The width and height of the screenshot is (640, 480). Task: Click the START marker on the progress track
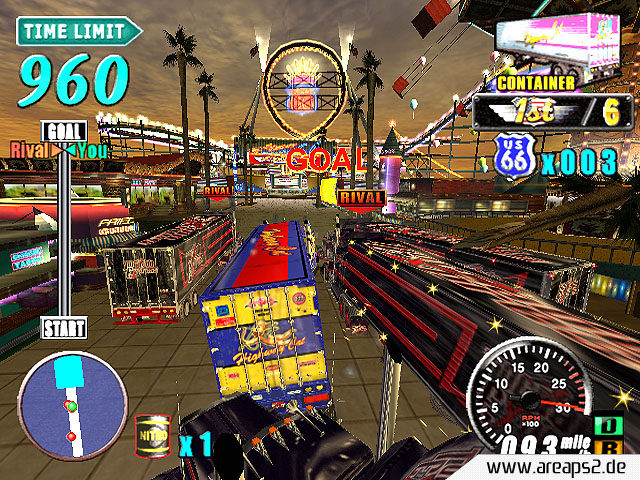(x=65, y=327)
